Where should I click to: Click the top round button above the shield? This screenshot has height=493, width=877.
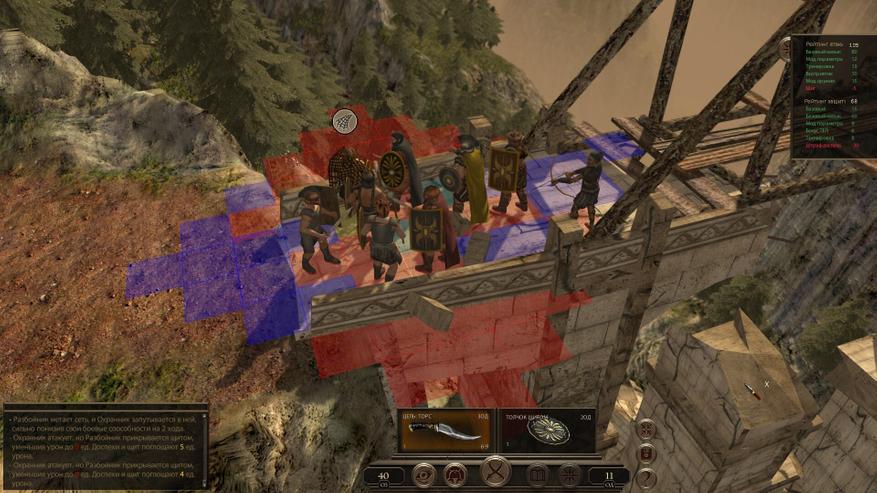[647, 429]
